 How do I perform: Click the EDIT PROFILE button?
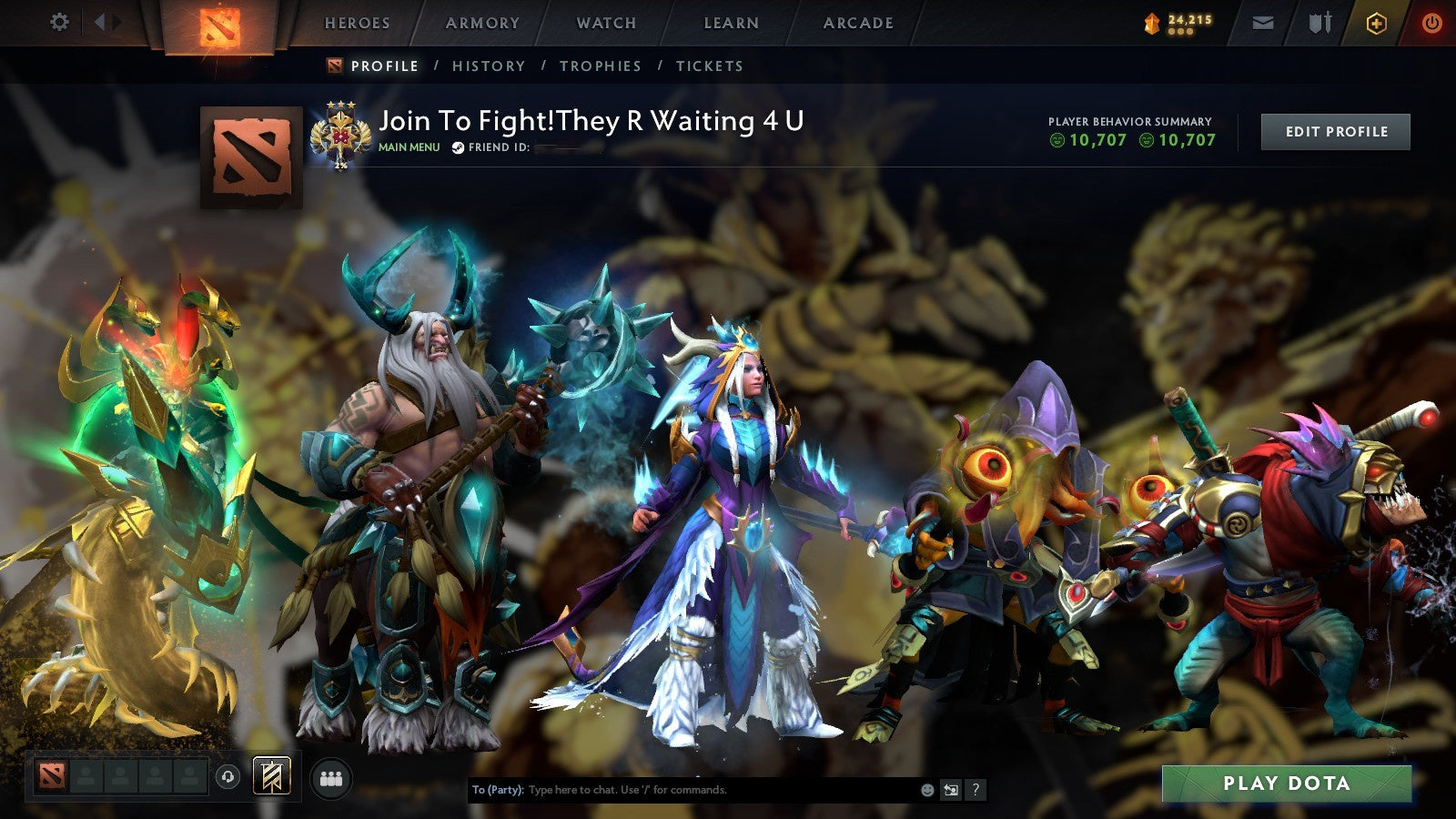[x=1334, y=131]
